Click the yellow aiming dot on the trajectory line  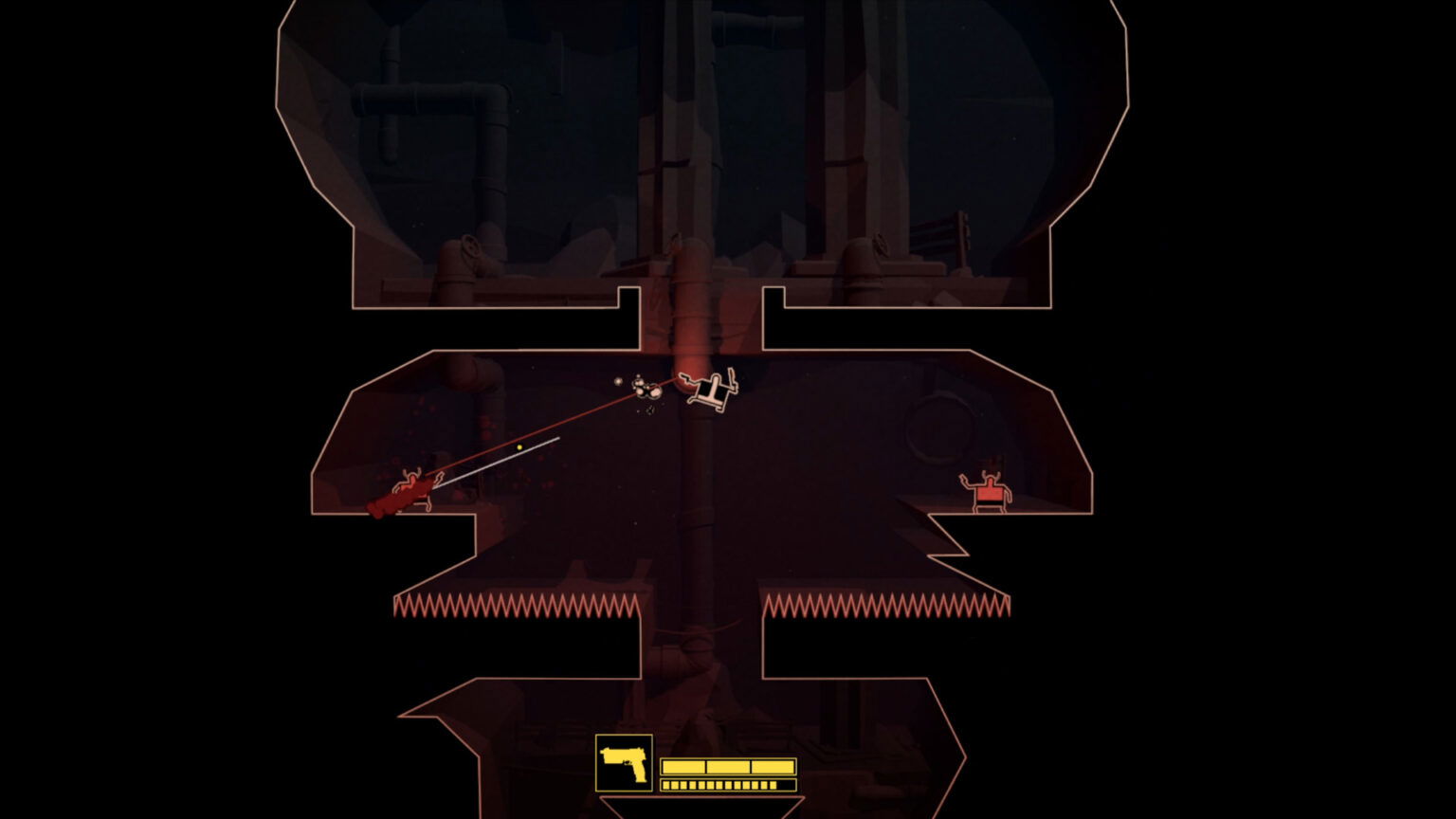pos(519,446)
